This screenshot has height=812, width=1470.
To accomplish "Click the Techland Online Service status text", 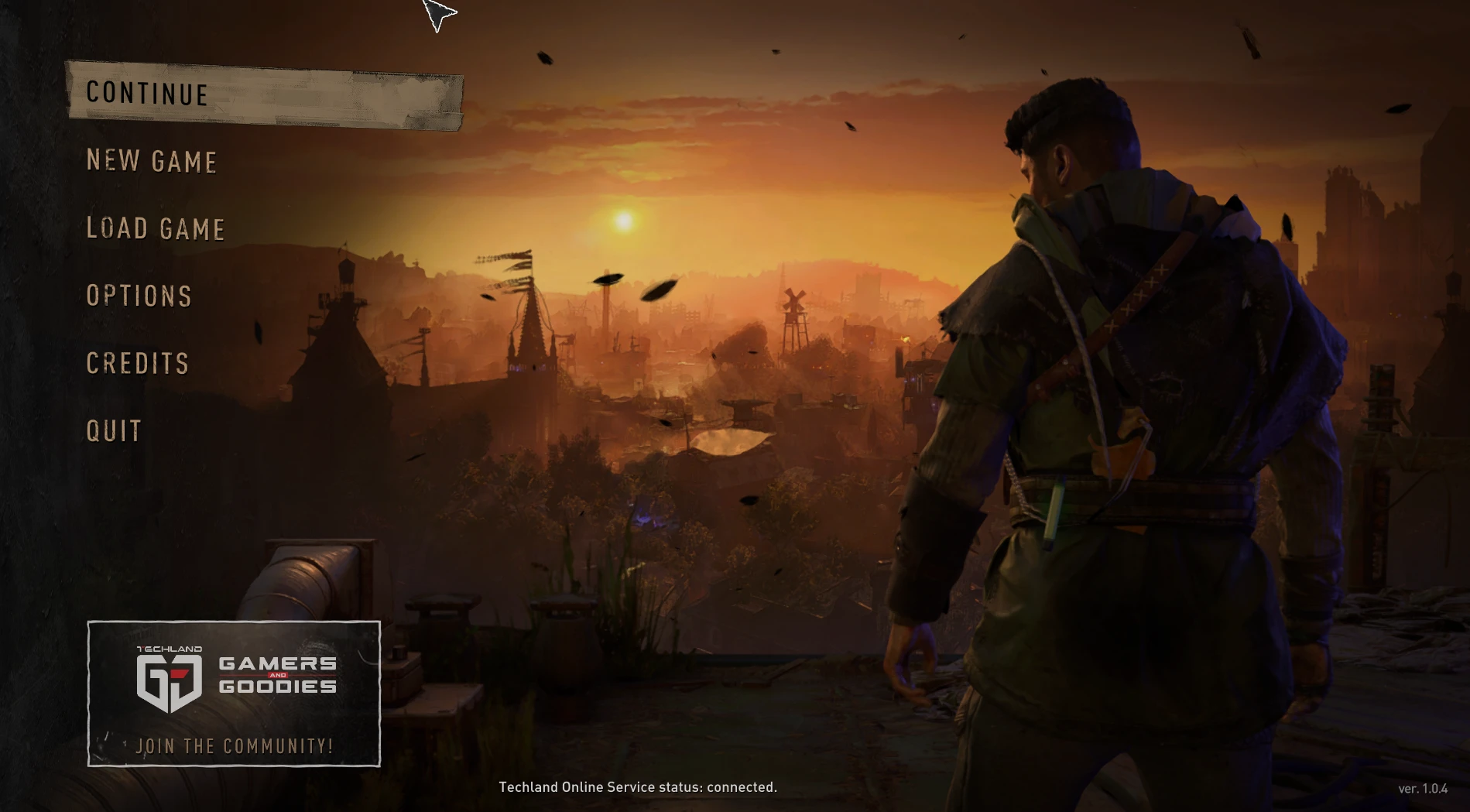I will click(x=638, y=787).
